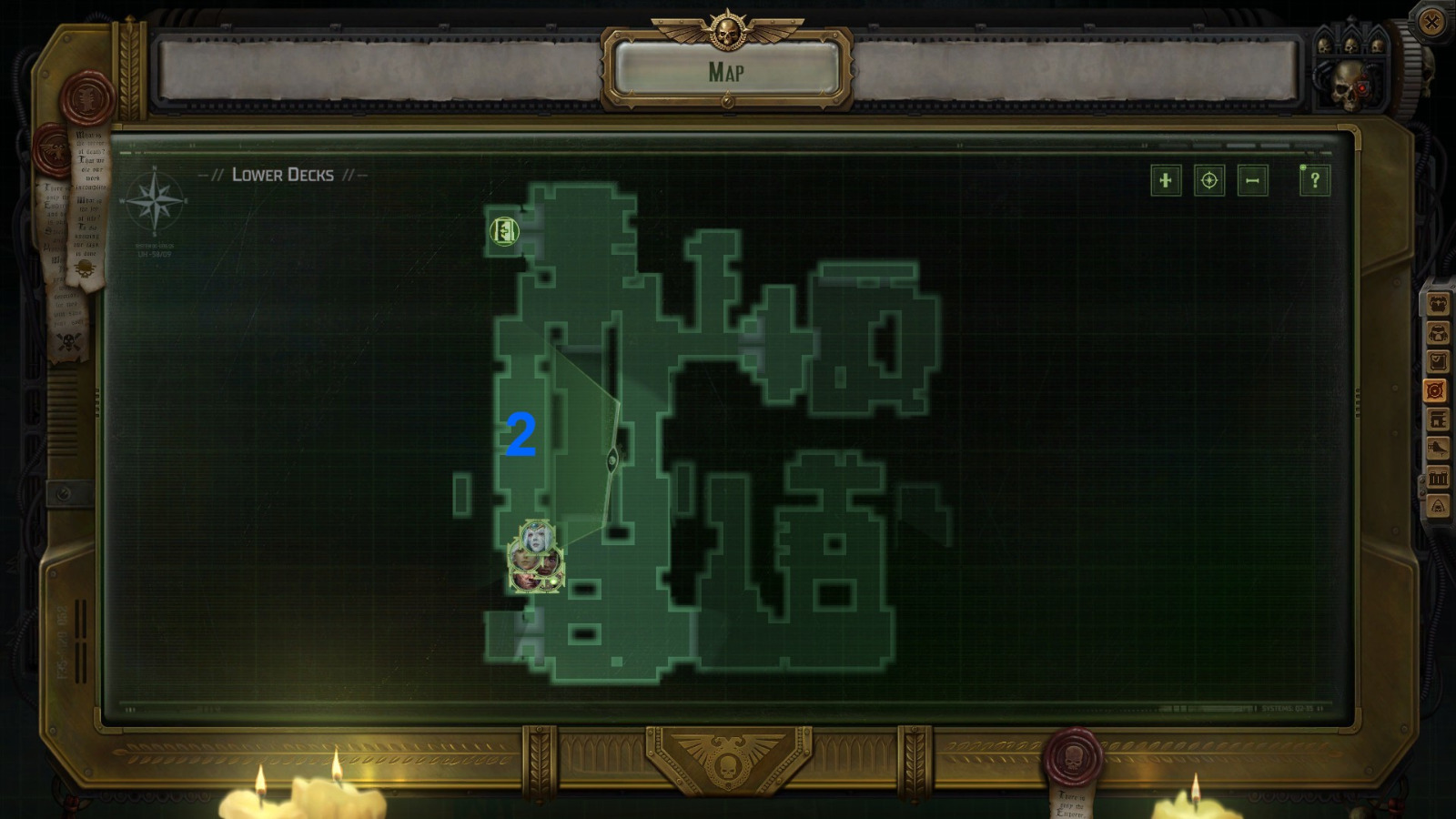Click the colony building icon in the right sidebar

click(x=1436, y=419)
